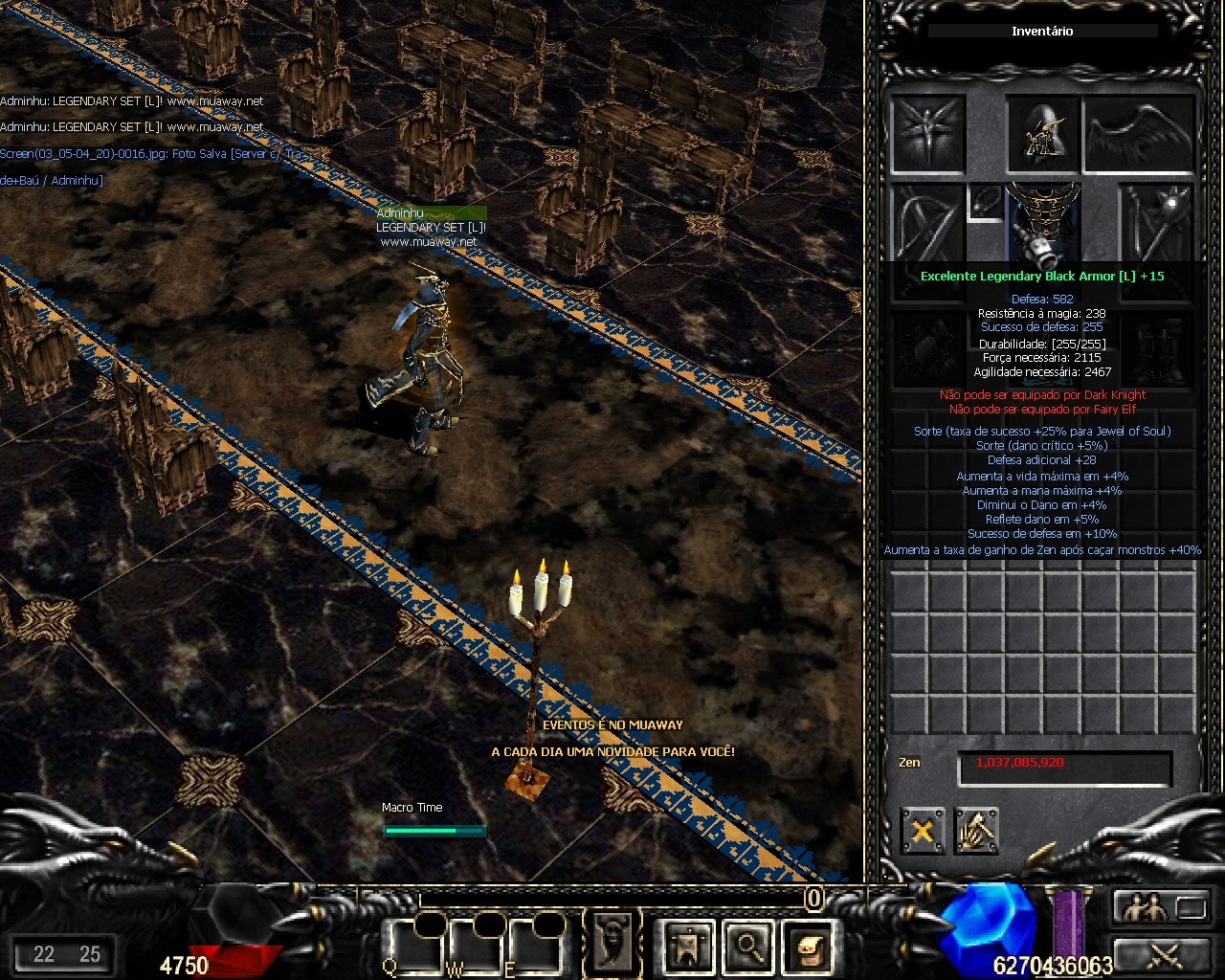Click the crossed swords button
This screenshot has height=980, width=1225.
pos(1160,954)
